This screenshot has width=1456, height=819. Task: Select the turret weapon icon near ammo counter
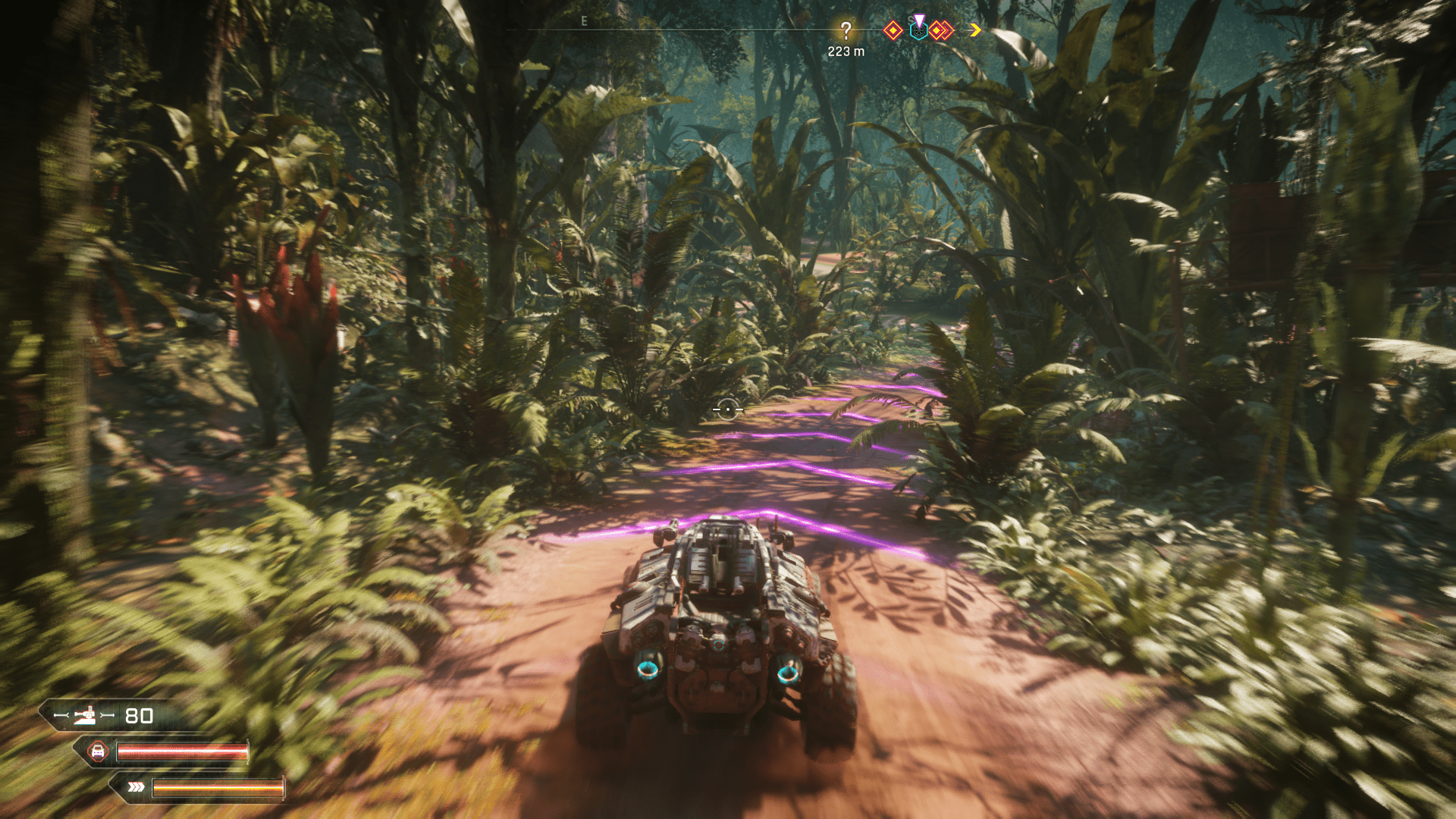point(86,714)
